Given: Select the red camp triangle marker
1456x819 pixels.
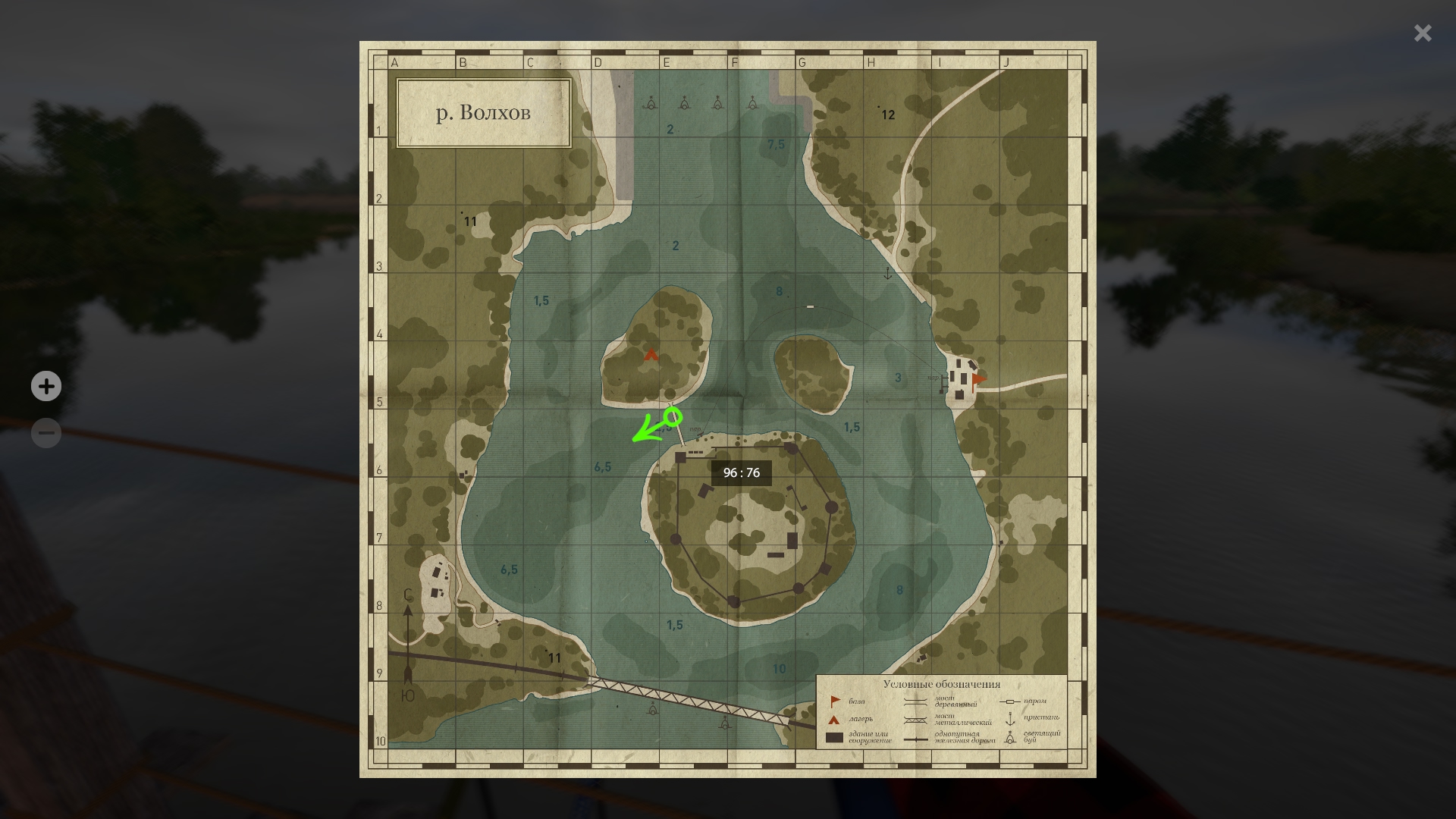Looking at the screenshot, I should (651, 354).
